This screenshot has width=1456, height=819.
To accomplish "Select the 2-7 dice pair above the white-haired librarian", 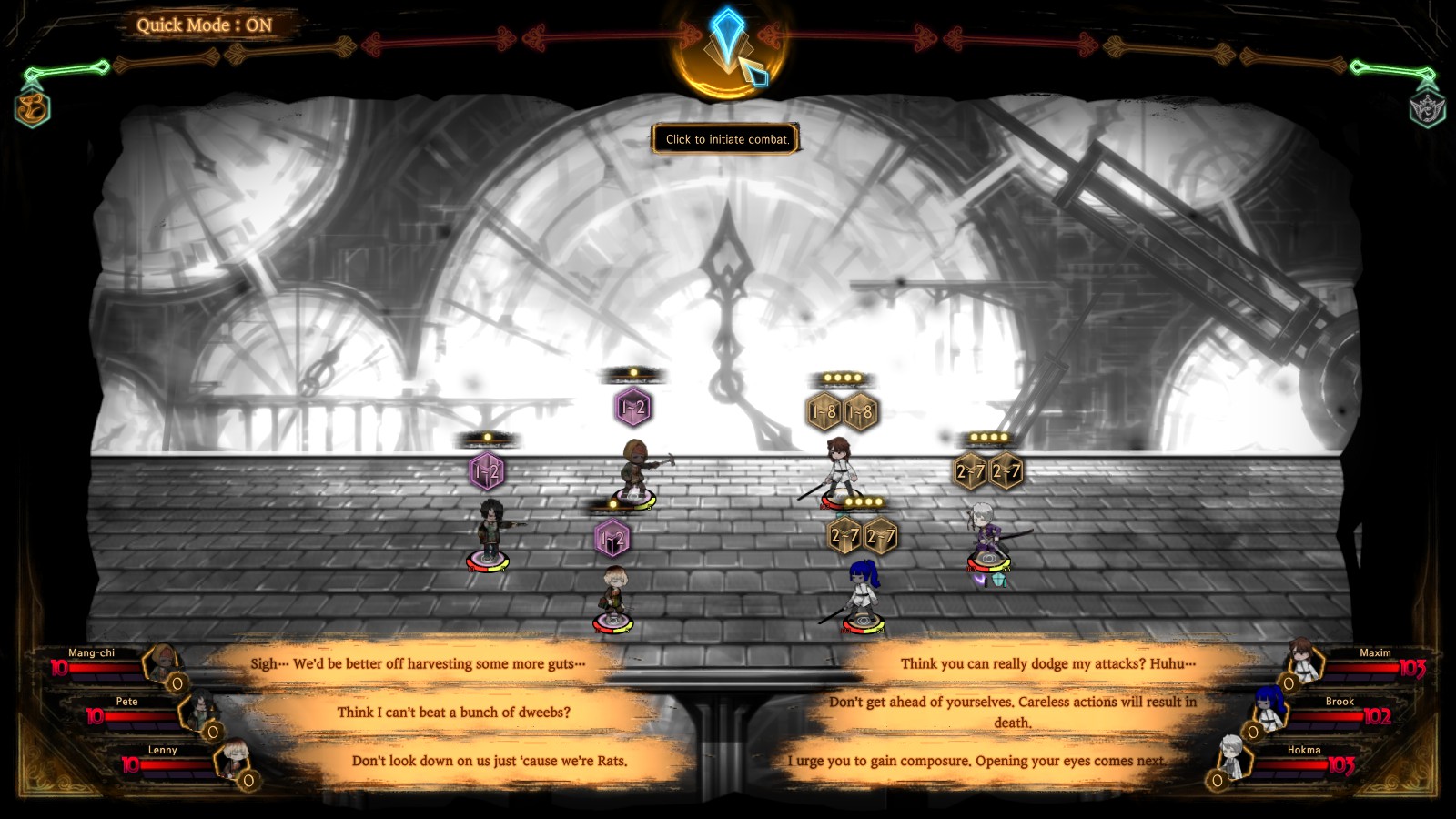I will click(x=988, y=470).
